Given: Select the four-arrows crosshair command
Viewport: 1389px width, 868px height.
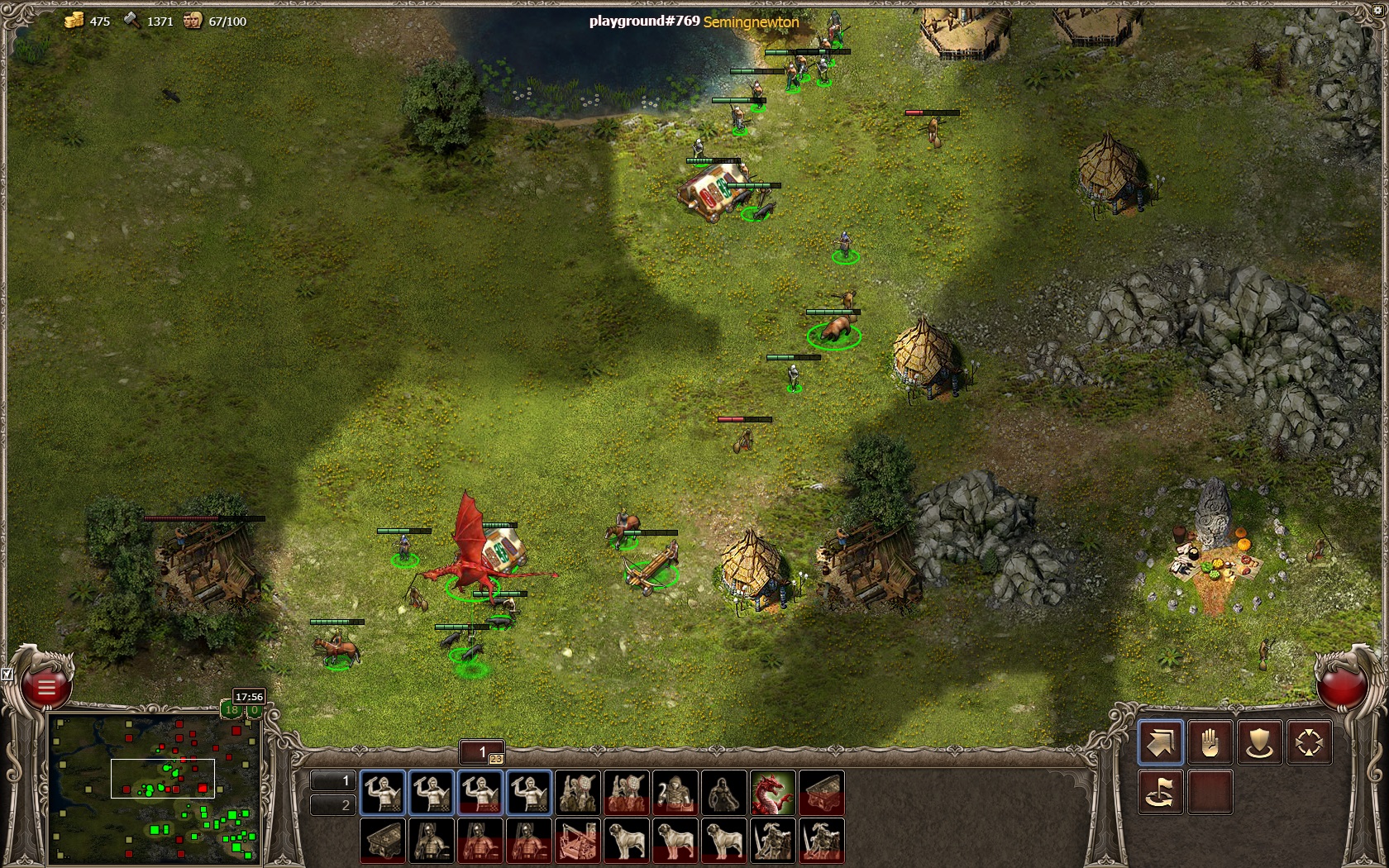Looking at the screenshot, I should point(1309,742).
